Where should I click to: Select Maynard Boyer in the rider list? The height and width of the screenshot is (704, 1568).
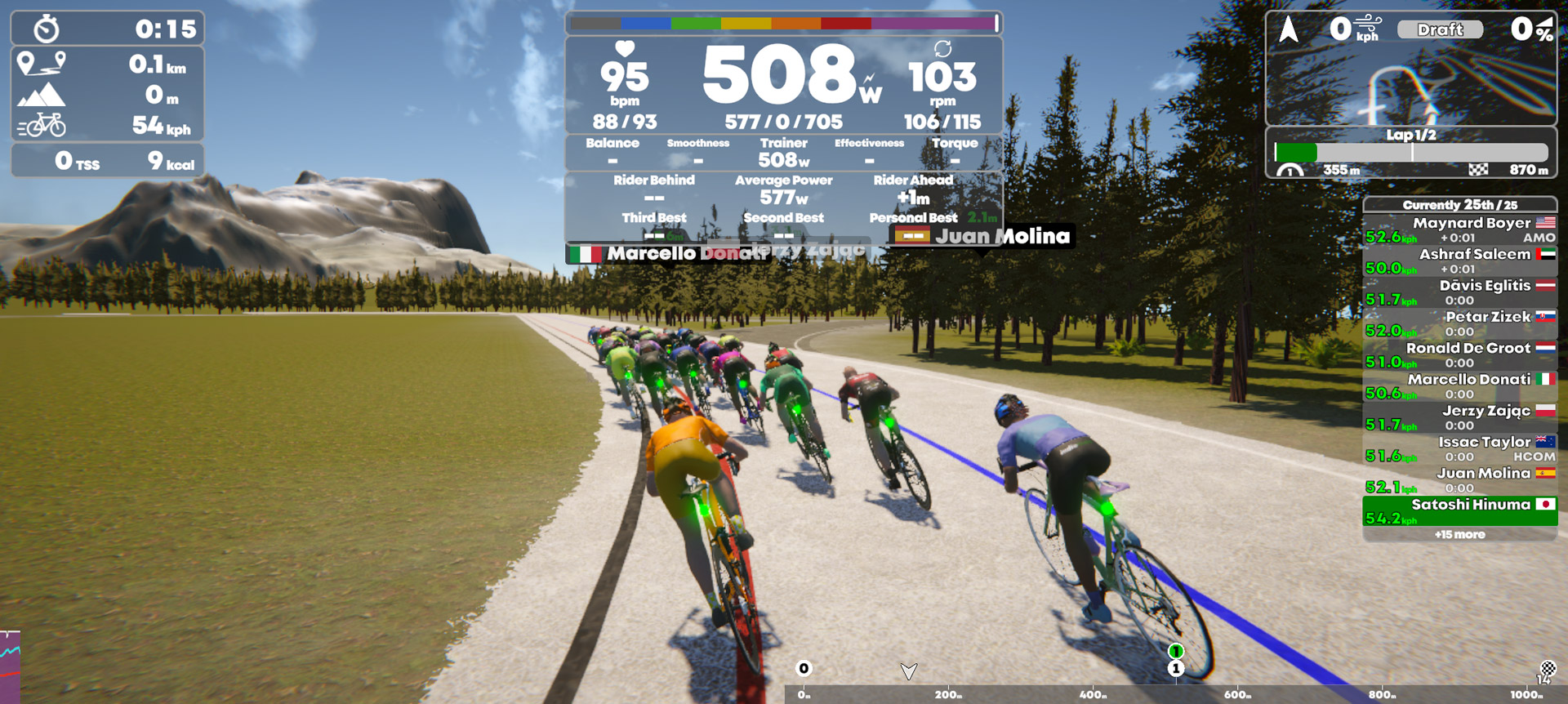[x=1460, y=229]
